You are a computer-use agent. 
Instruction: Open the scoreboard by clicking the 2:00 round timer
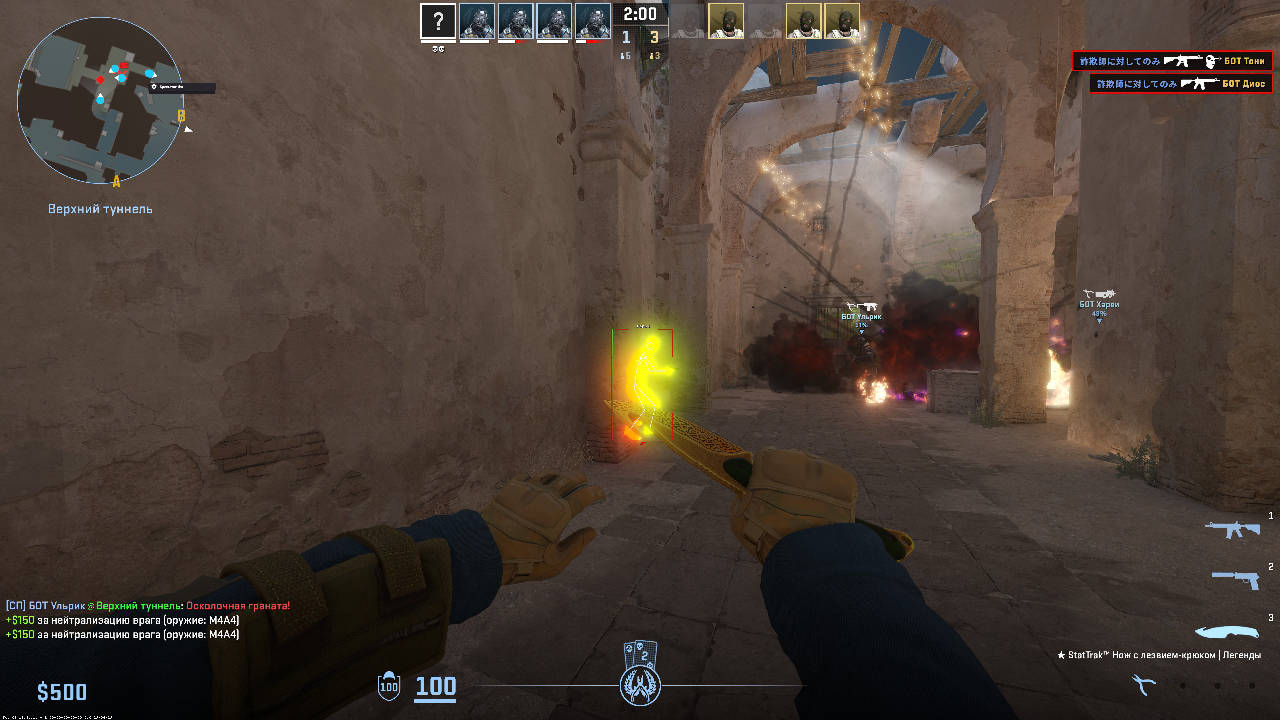pos(638,14)
